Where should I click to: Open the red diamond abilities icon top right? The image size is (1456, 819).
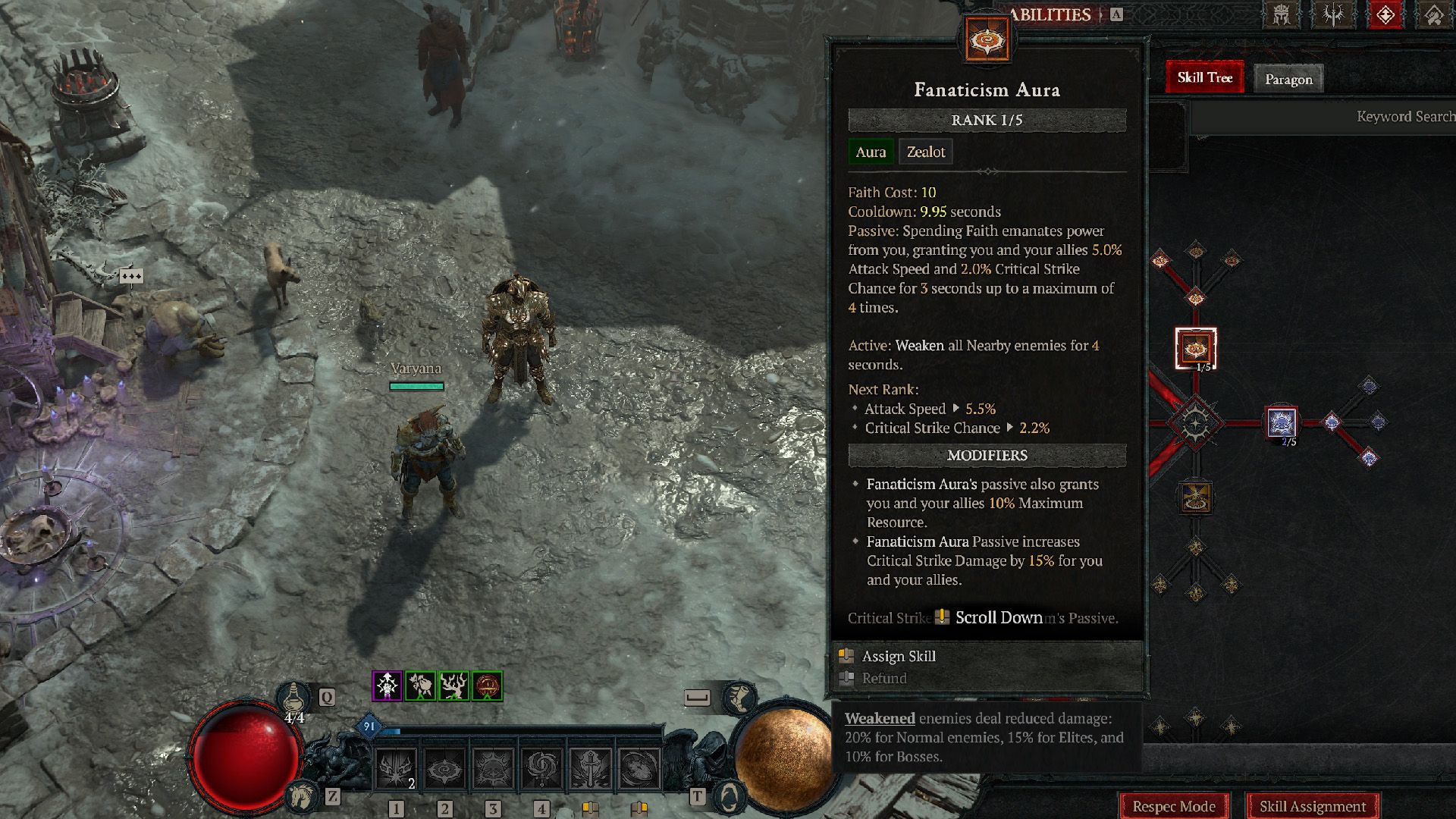pyautogui.click(x=1385, y=14)
